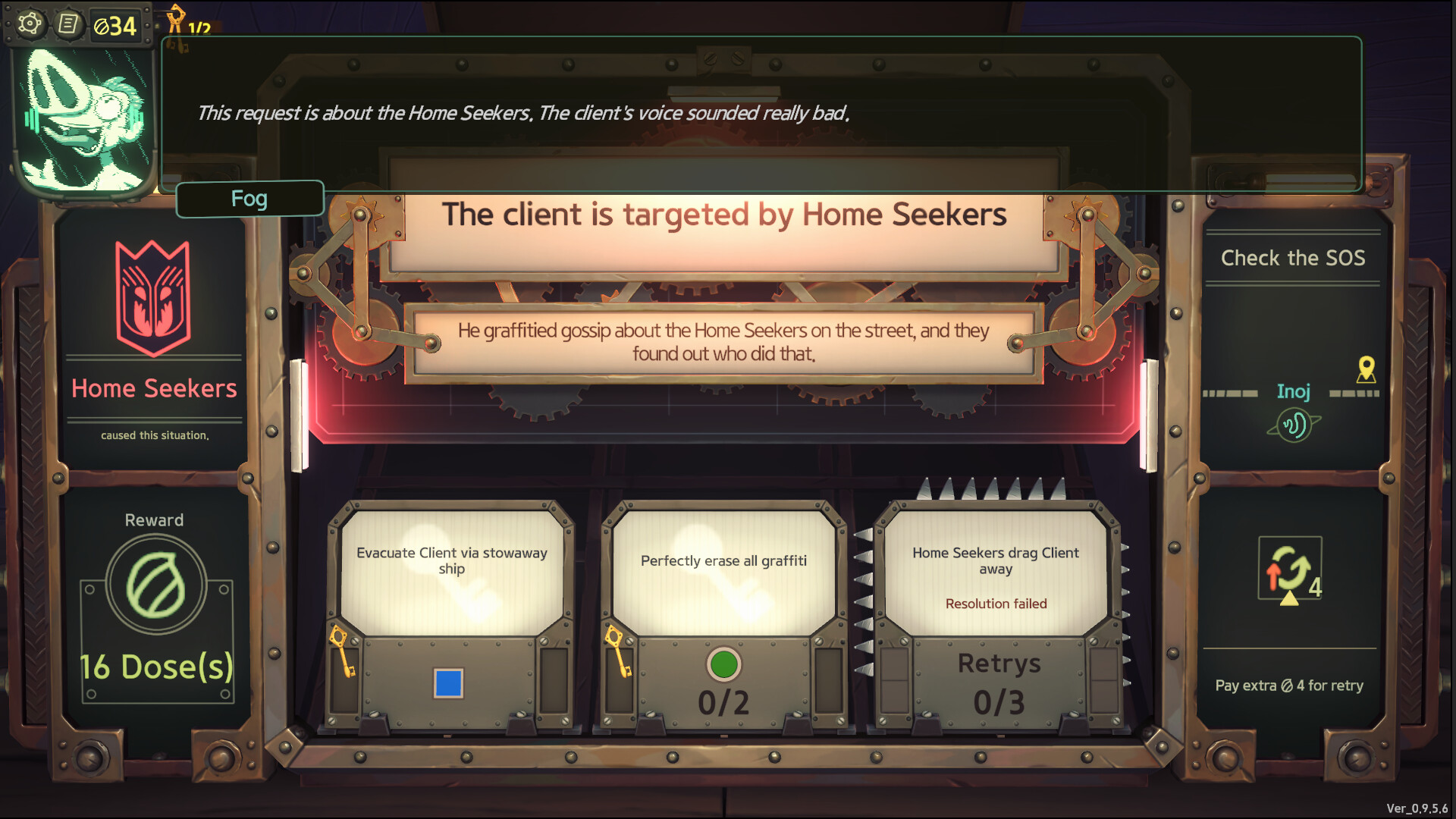Expand the Perfectly erase all graffiti card
Screen dimensions: 1456x819
pos(723,561)
